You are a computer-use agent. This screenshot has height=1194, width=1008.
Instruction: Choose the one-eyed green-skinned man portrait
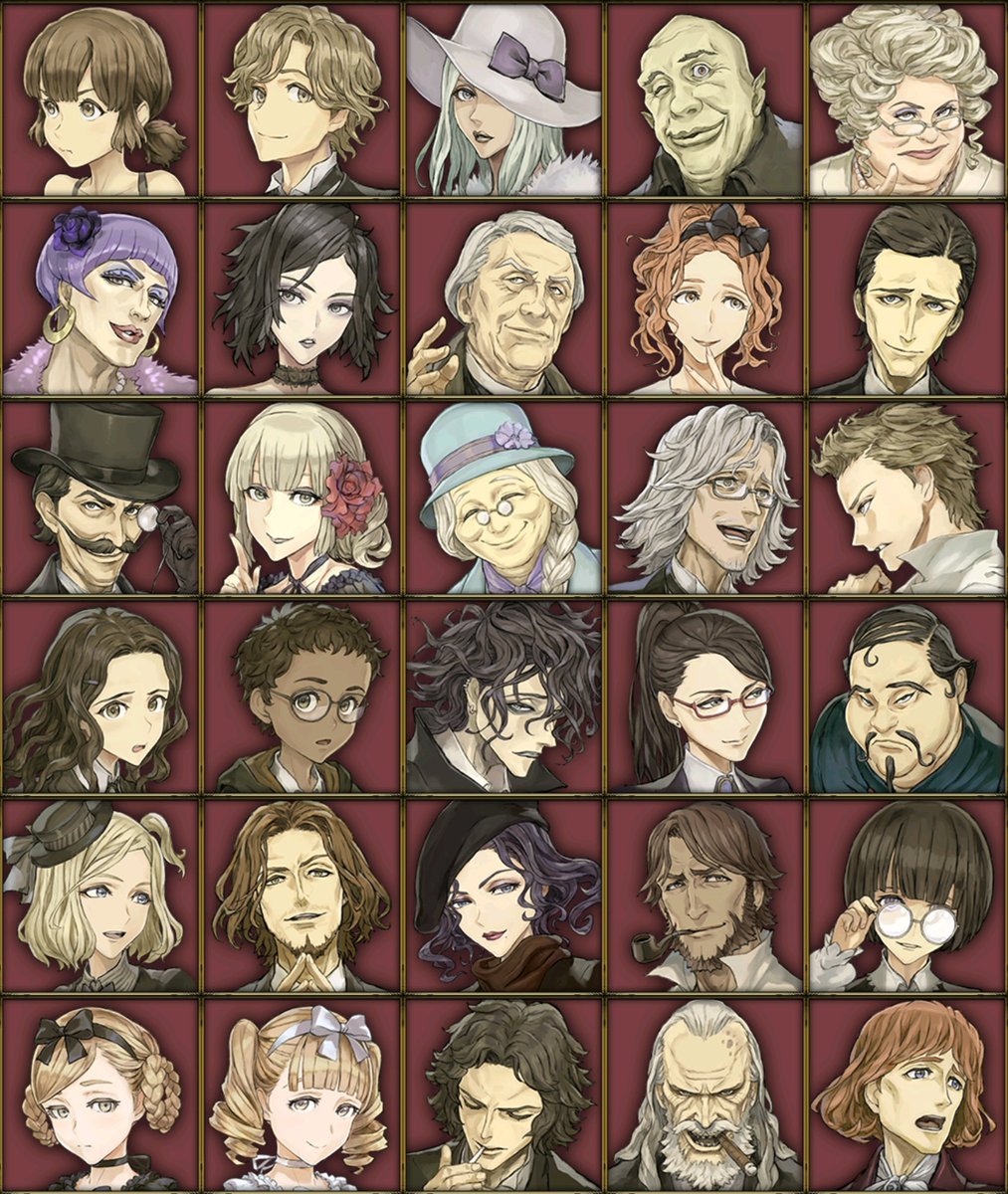pos(705,99)
